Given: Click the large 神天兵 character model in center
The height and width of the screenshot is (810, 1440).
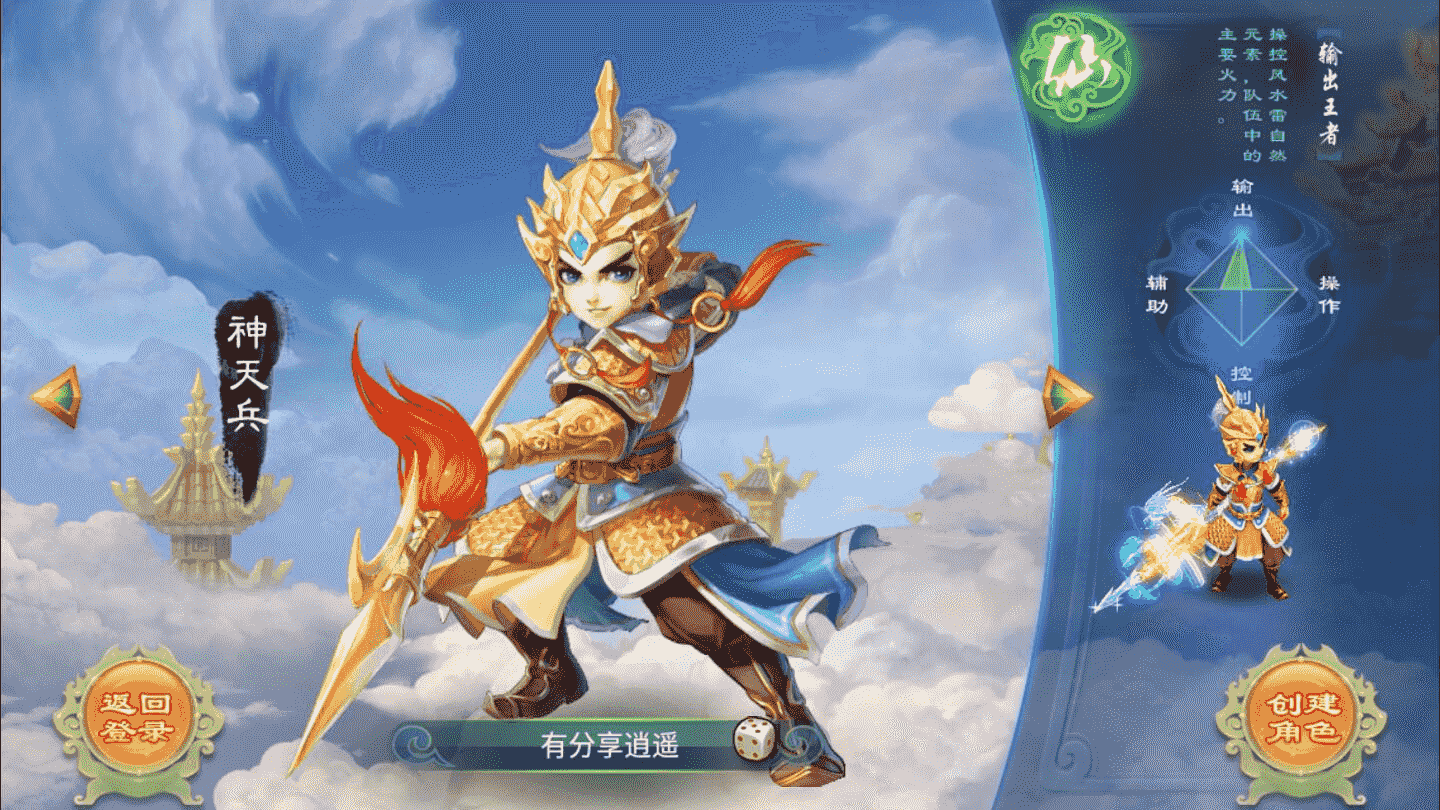Looking at the screenshot, I should pos(600,420).
